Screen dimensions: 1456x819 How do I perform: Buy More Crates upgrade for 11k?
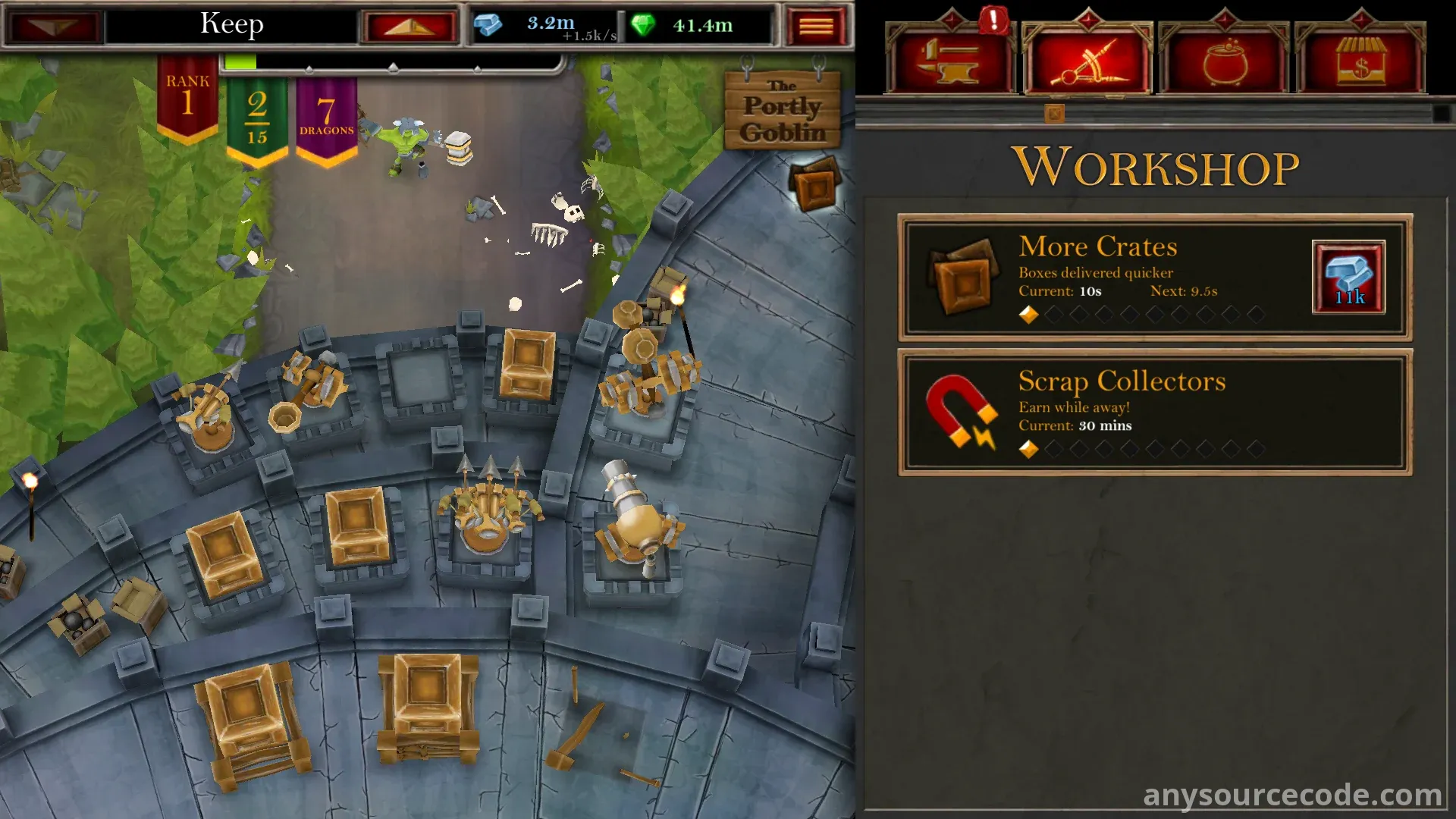pos(1348,278)
